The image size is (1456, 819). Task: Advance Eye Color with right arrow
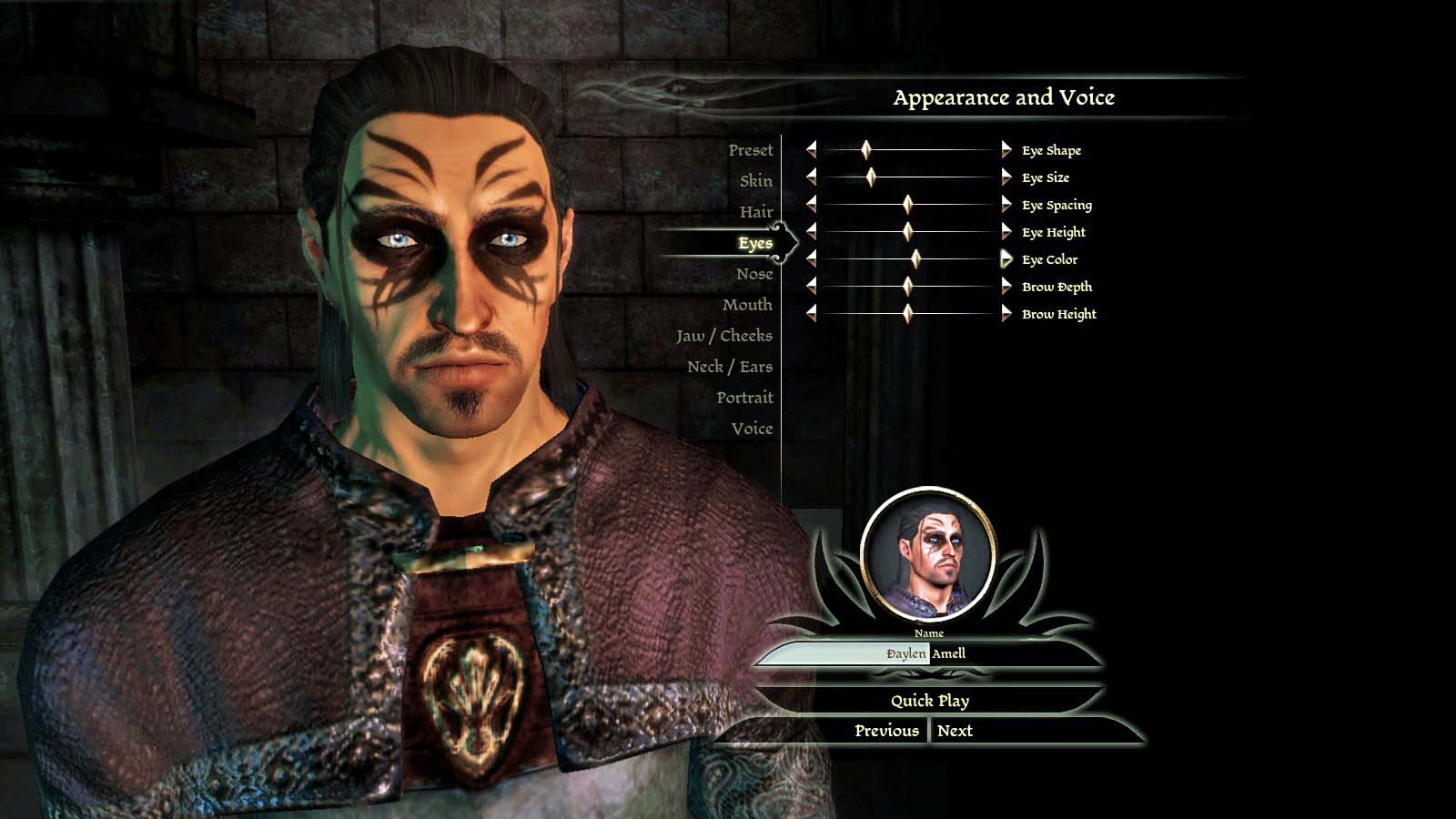[1006, 259]
